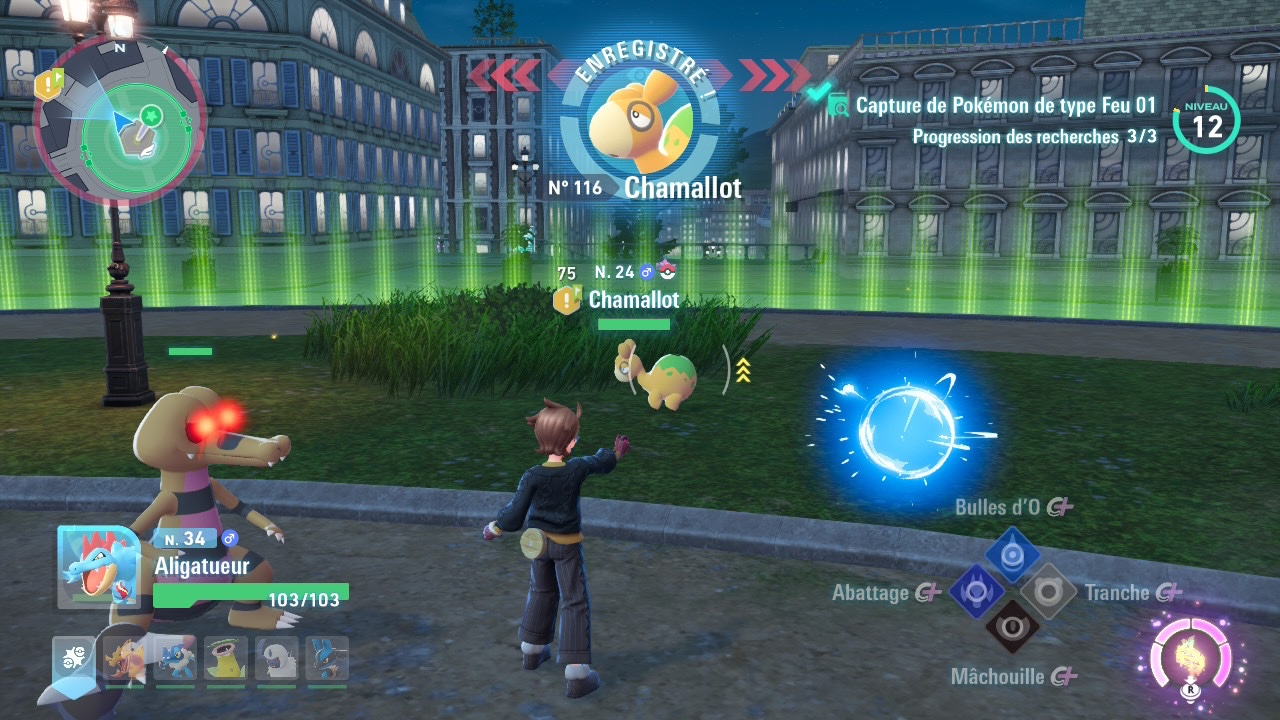Pick the blue frog Pokémon party slot

174,660
